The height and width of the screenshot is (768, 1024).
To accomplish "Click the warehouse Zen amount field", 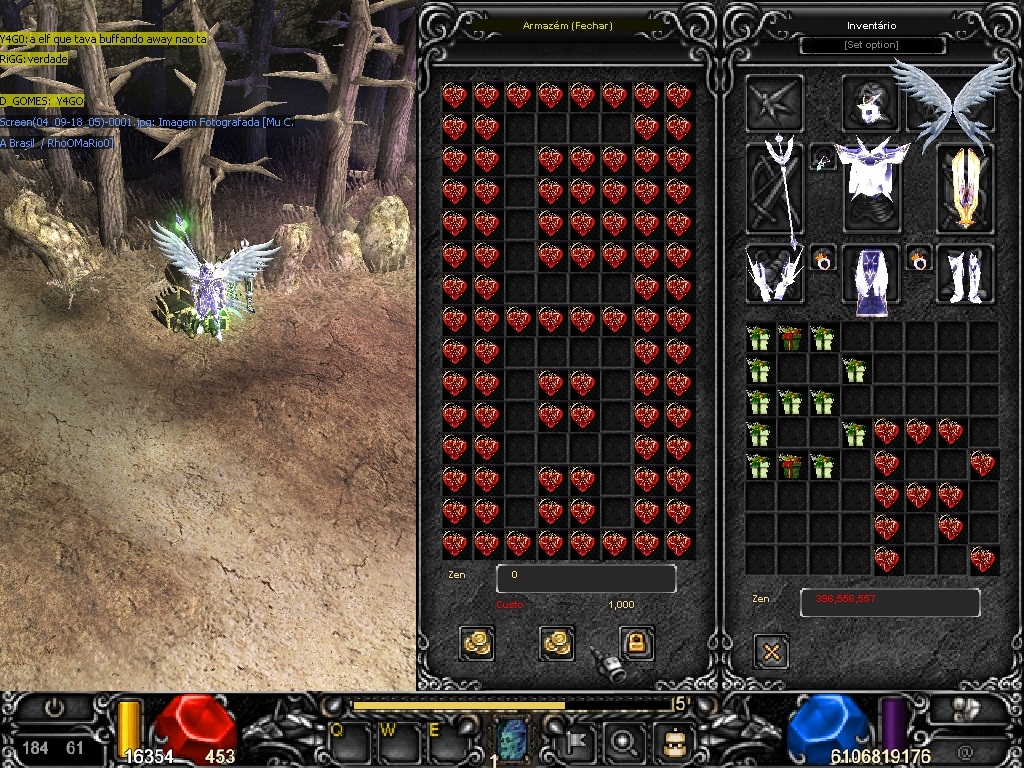I will [586, 578].
